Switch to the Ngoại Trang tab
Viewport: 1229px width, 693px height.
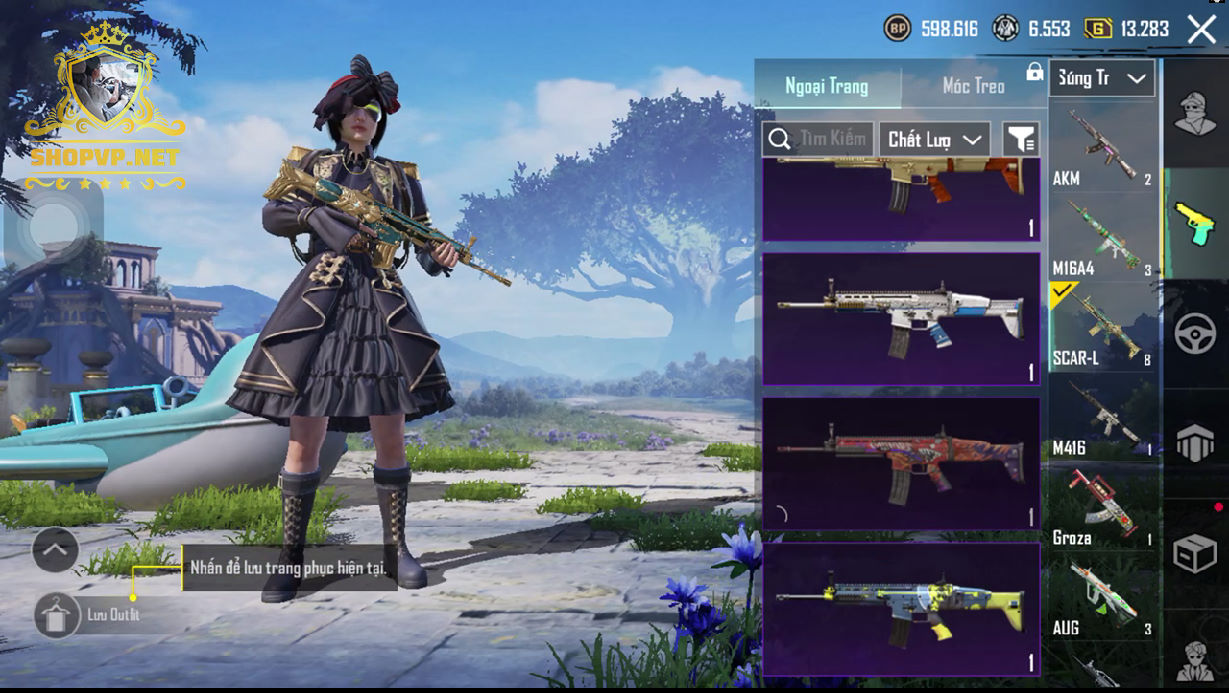coord(827,86)
